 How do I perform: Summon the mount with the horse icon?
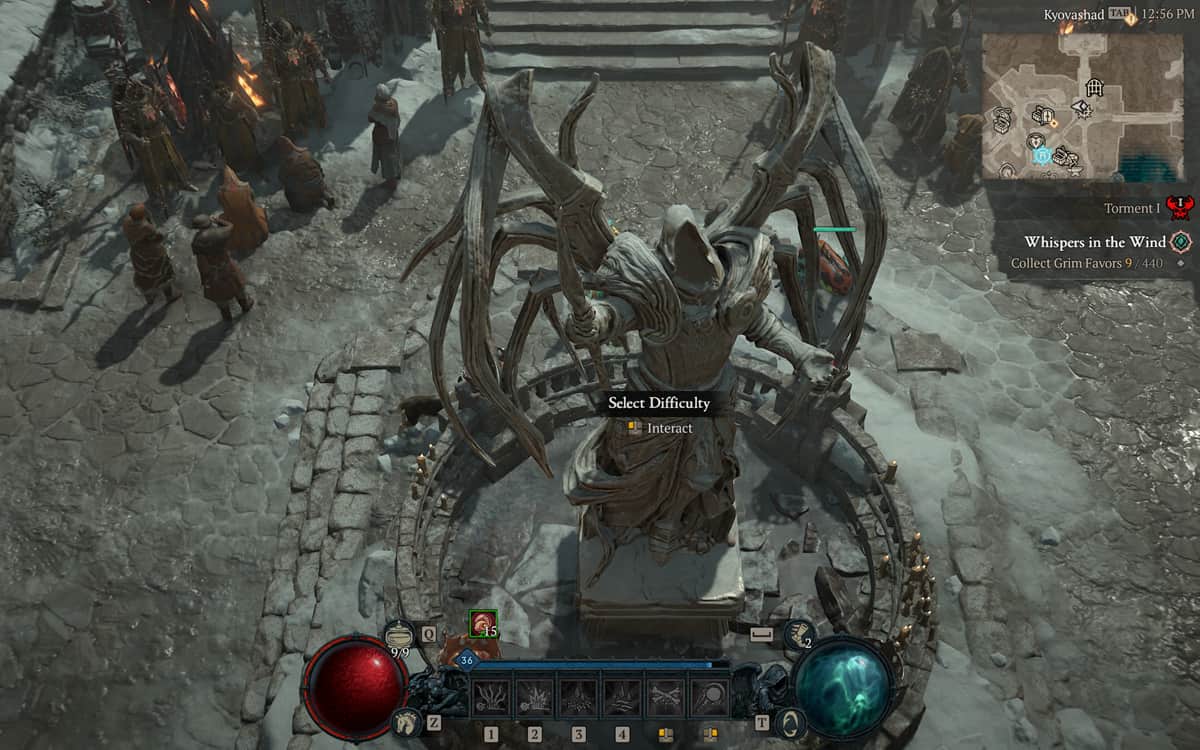coord(408,720)
